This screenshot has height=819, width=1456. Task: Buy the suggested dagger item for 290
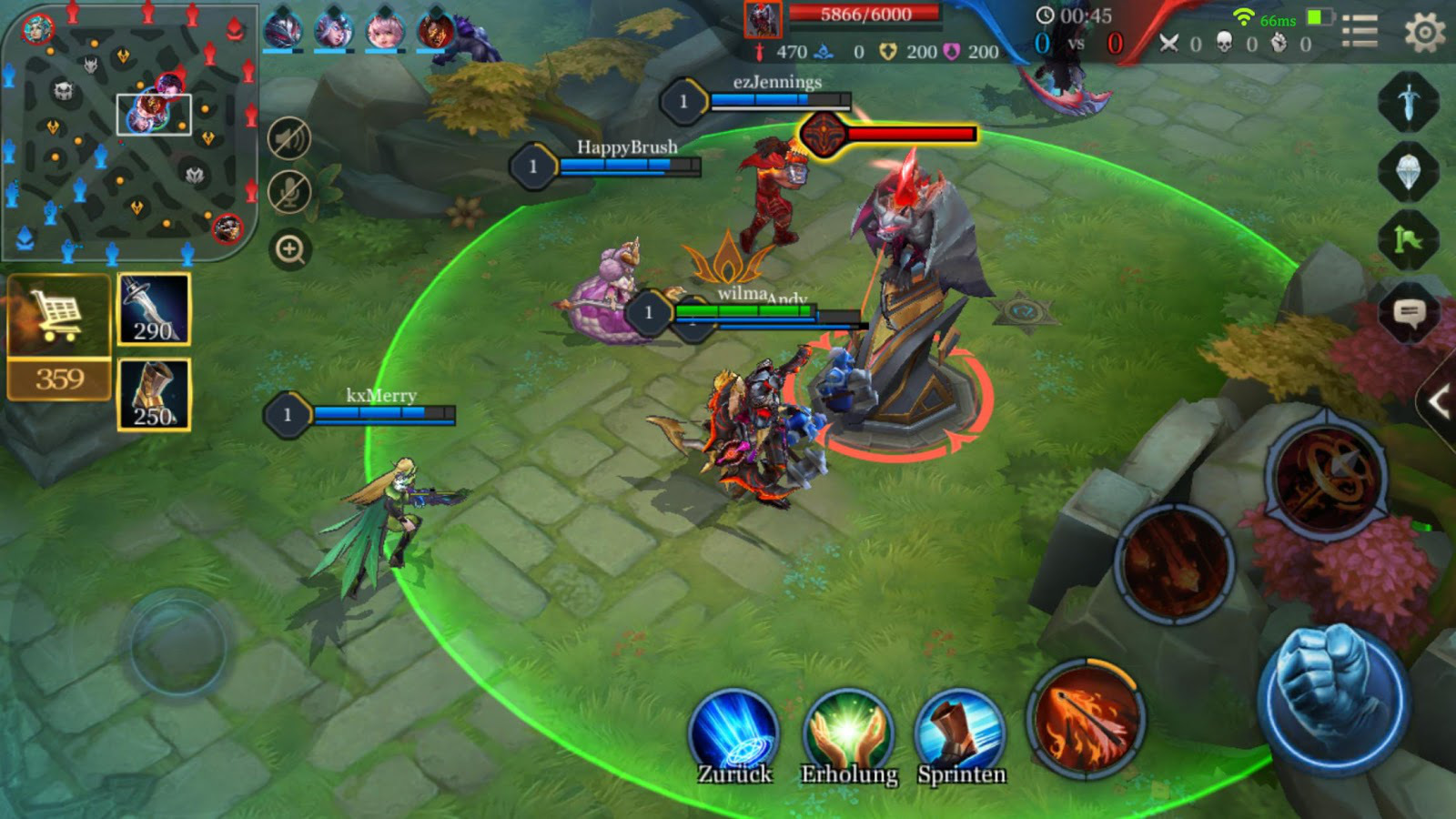[x=154, y=309]
